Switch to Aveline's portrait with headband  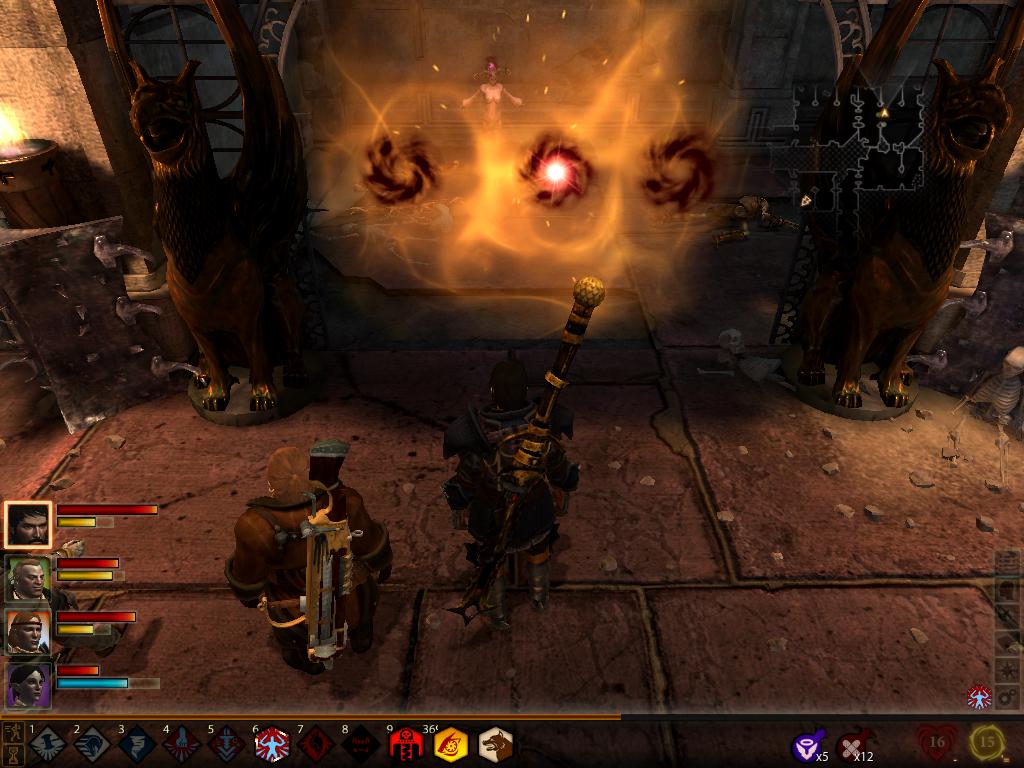(x=27, y=631)
